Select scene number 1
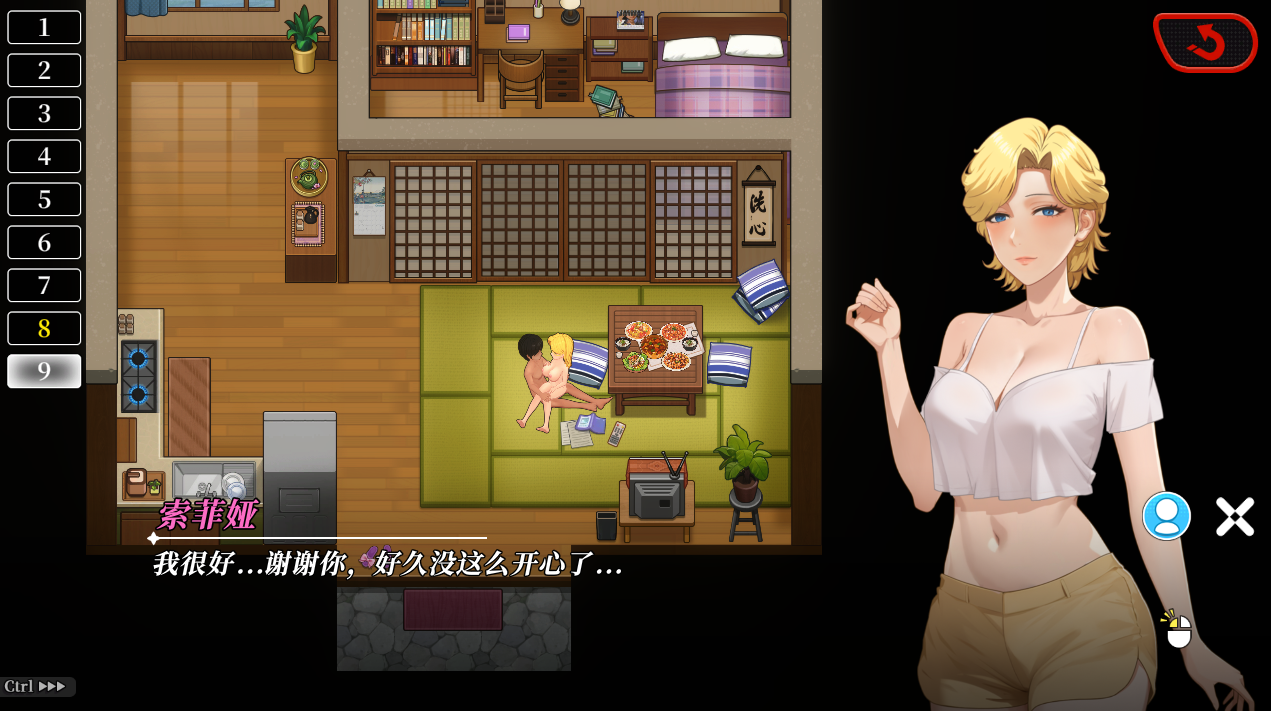The height and width of the screenshot is (711, 1271). pyautogui.click(x=44, y=27)
